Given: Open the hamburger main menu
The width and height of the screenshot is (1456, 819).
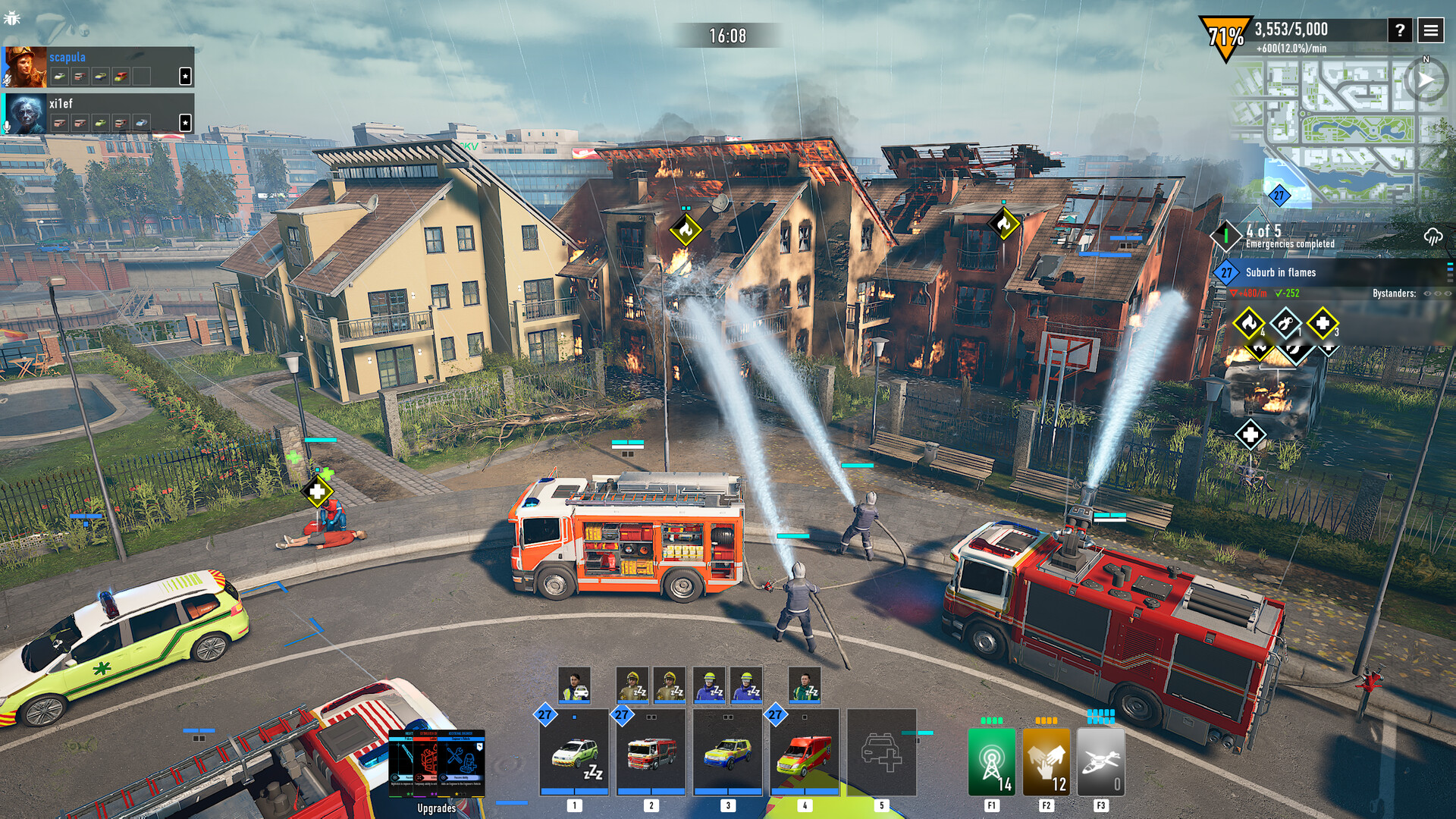Looking at the screenshot, I should (x=1431, y=30).
